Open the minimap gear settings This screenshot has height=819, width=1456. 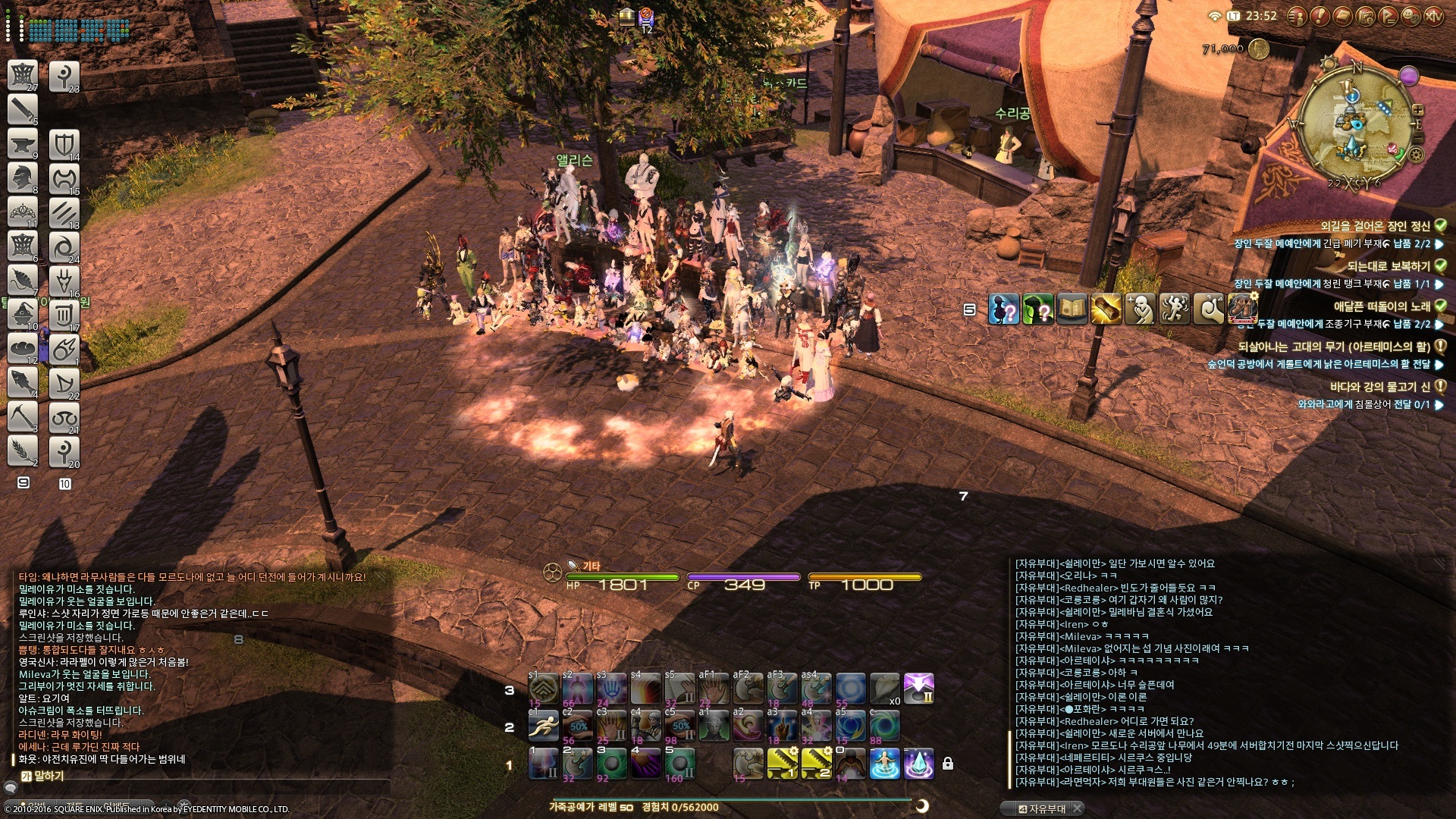(1416, 155)
